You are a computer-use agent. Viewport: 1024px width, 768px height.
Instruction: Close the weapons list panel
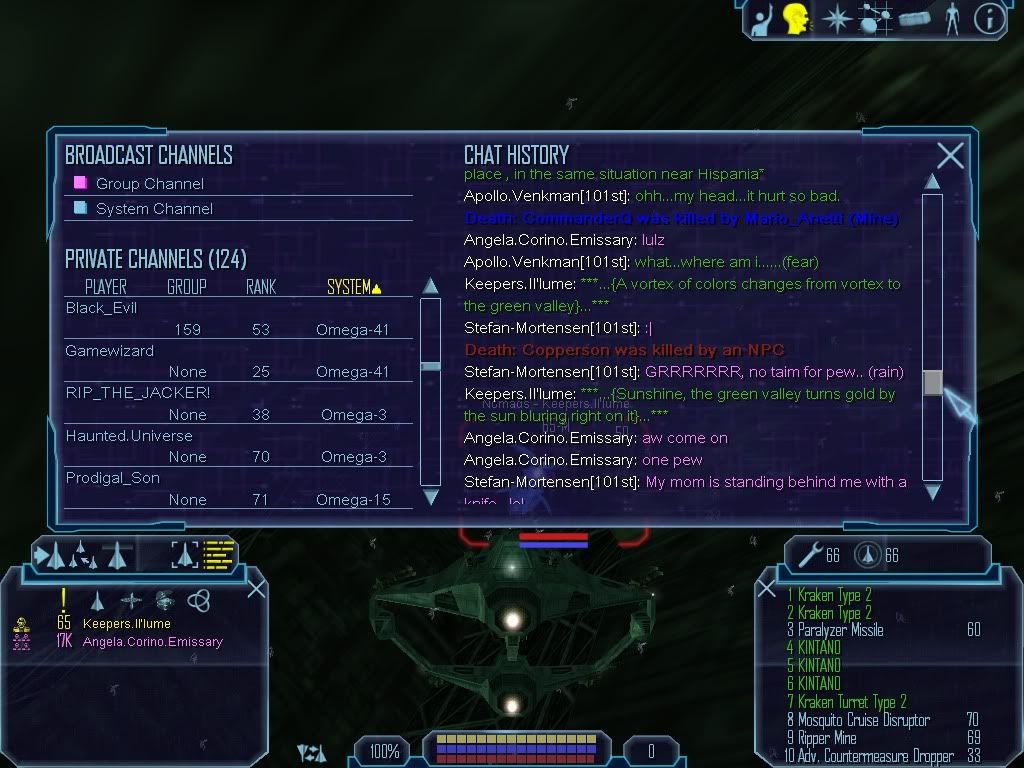pos(767,589)
